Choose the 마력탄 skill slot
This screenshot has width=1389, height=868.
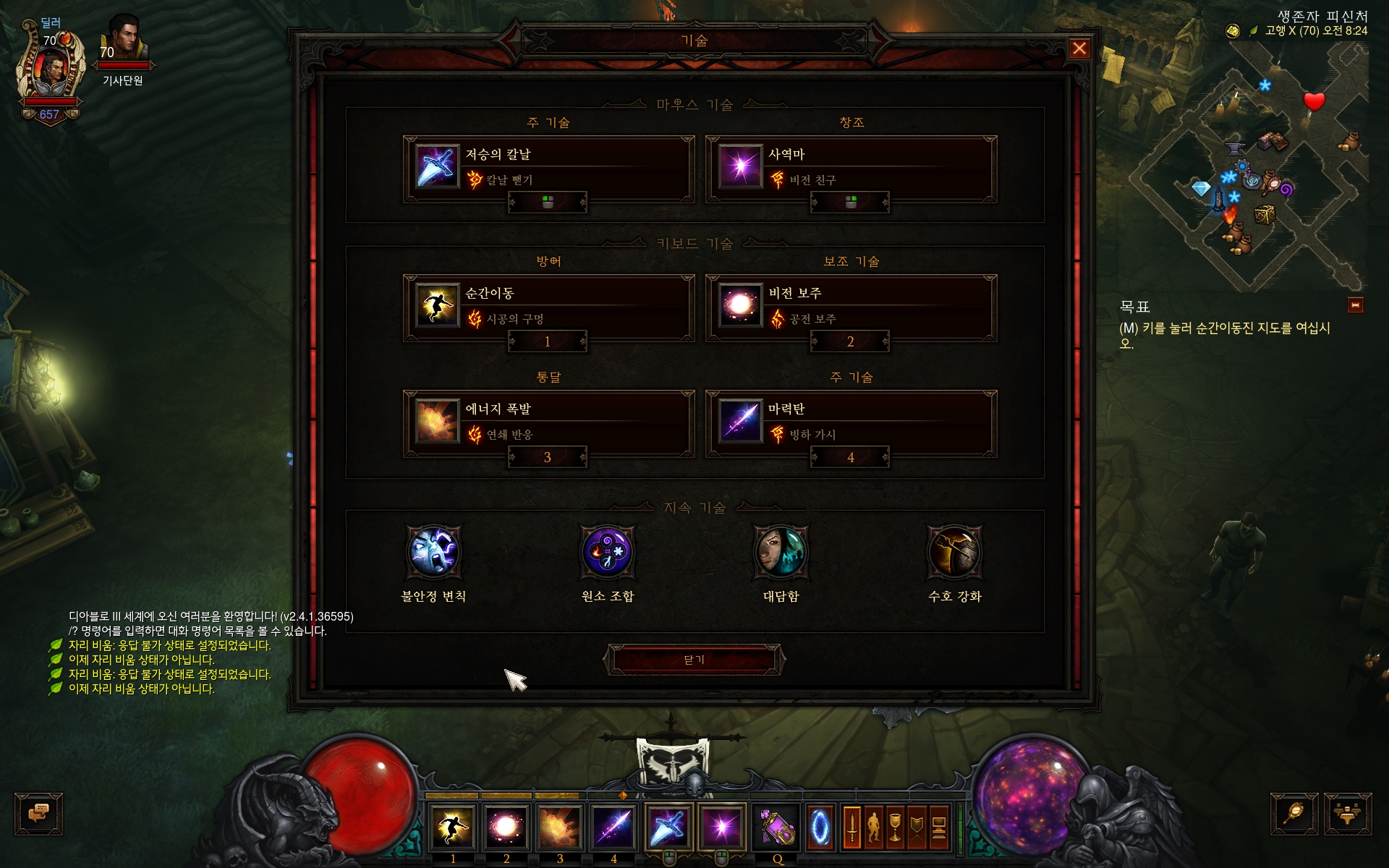(851, 422)
